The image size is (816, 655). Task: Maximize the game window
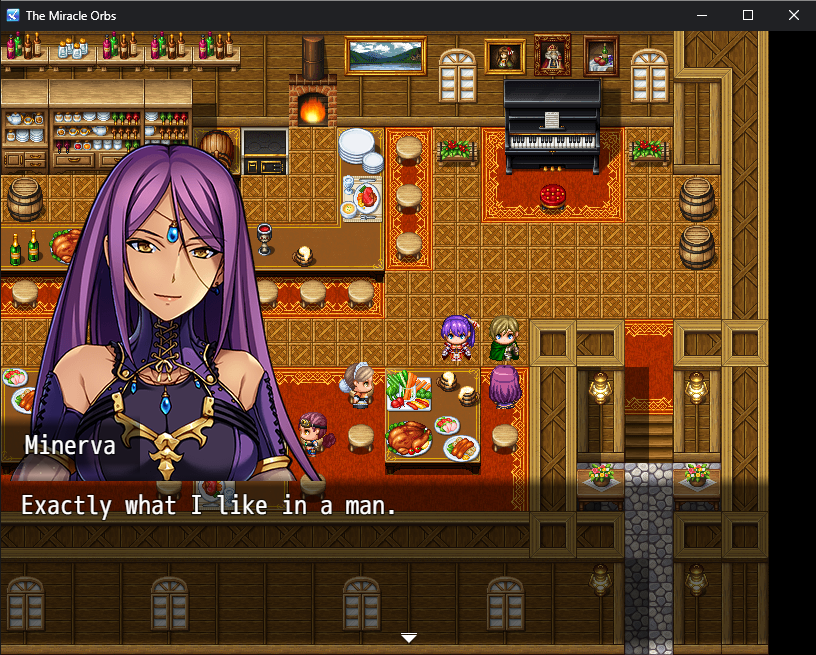(x=748, y=16)
